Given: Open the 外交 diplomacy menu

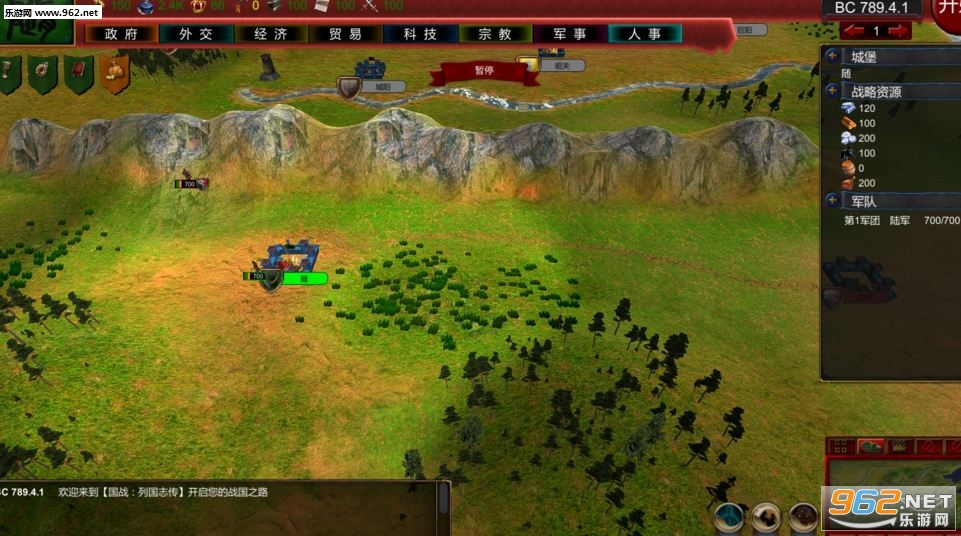Looking at the screenshot, I should pos(195,33).
